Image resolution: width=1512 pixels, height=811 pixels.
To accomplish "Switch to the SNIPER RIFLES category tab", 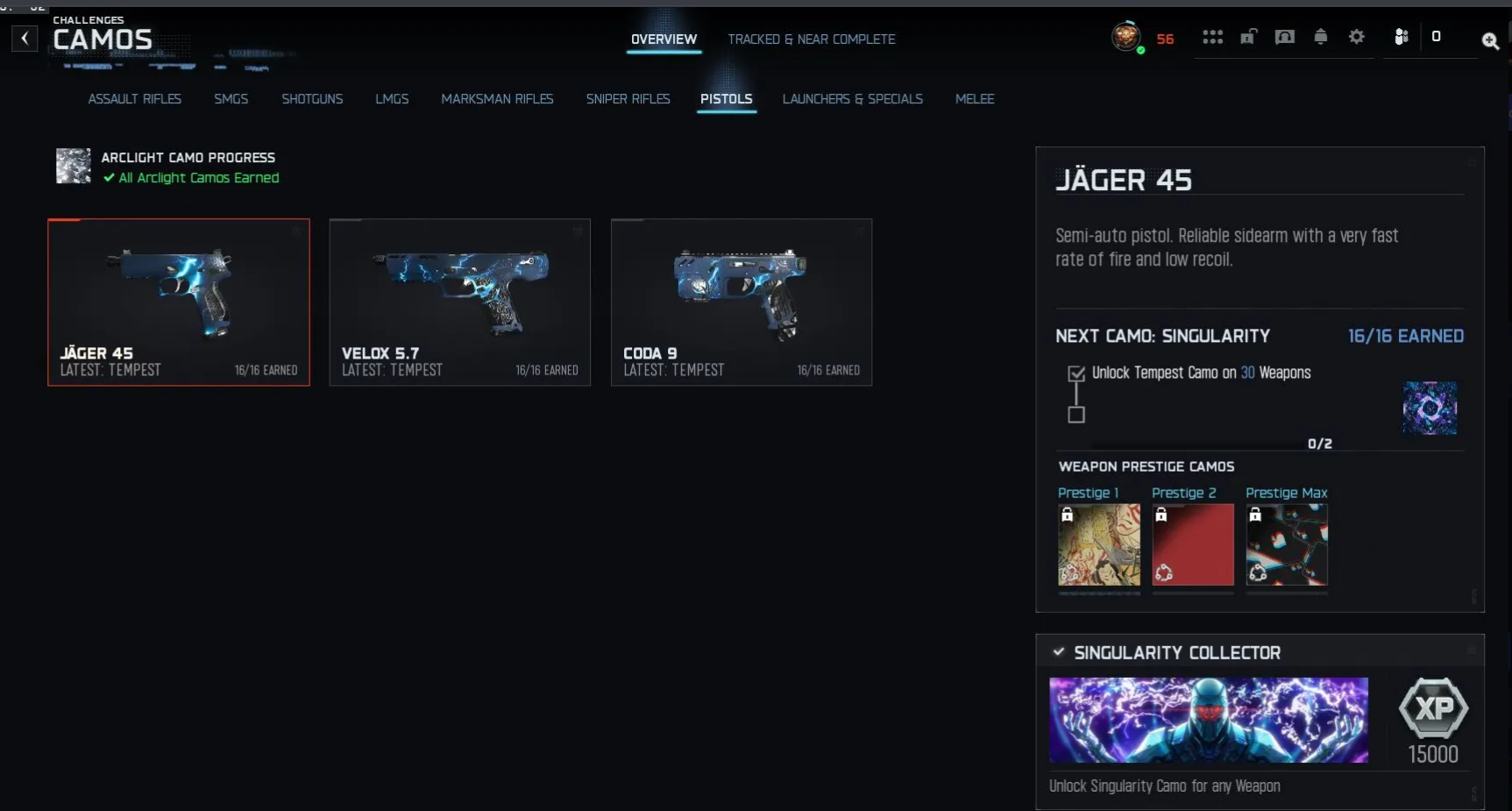I will (x=628, y=99).
